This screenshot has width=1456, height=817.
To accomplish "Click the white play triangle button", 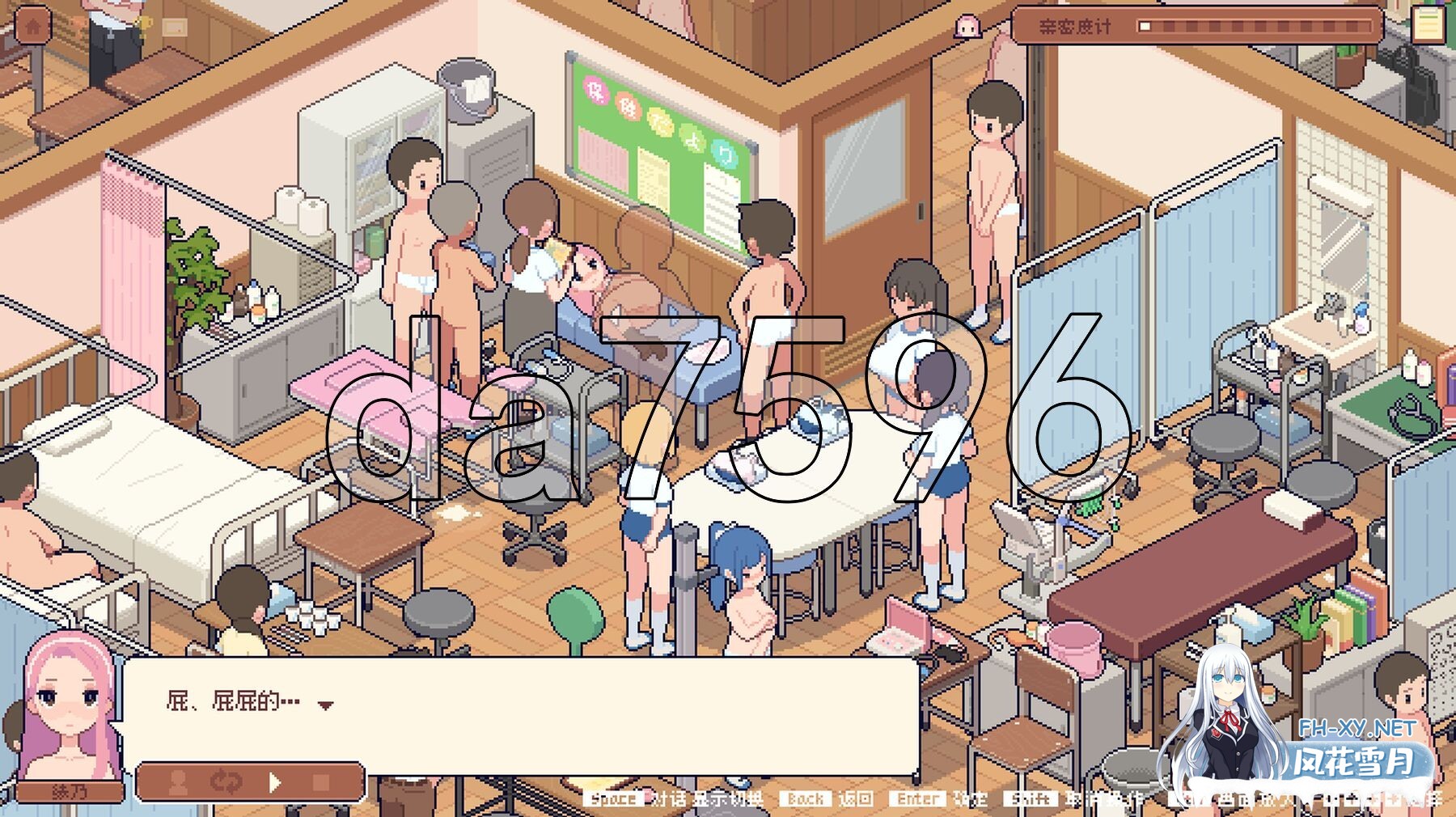I will [x=275, y=782].
